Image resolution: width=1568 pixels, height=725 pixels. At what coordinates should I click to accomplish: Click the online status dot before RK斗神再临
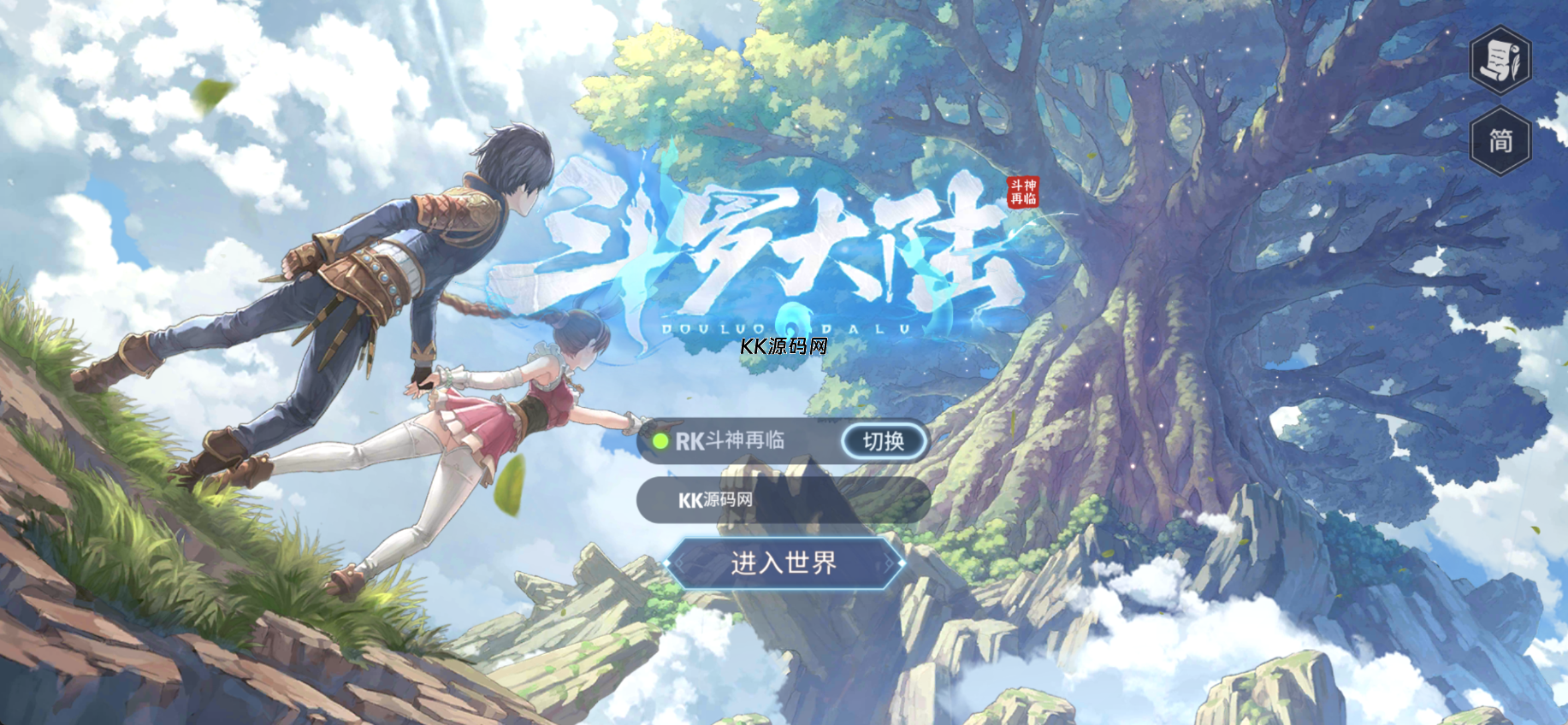(660, 441)
